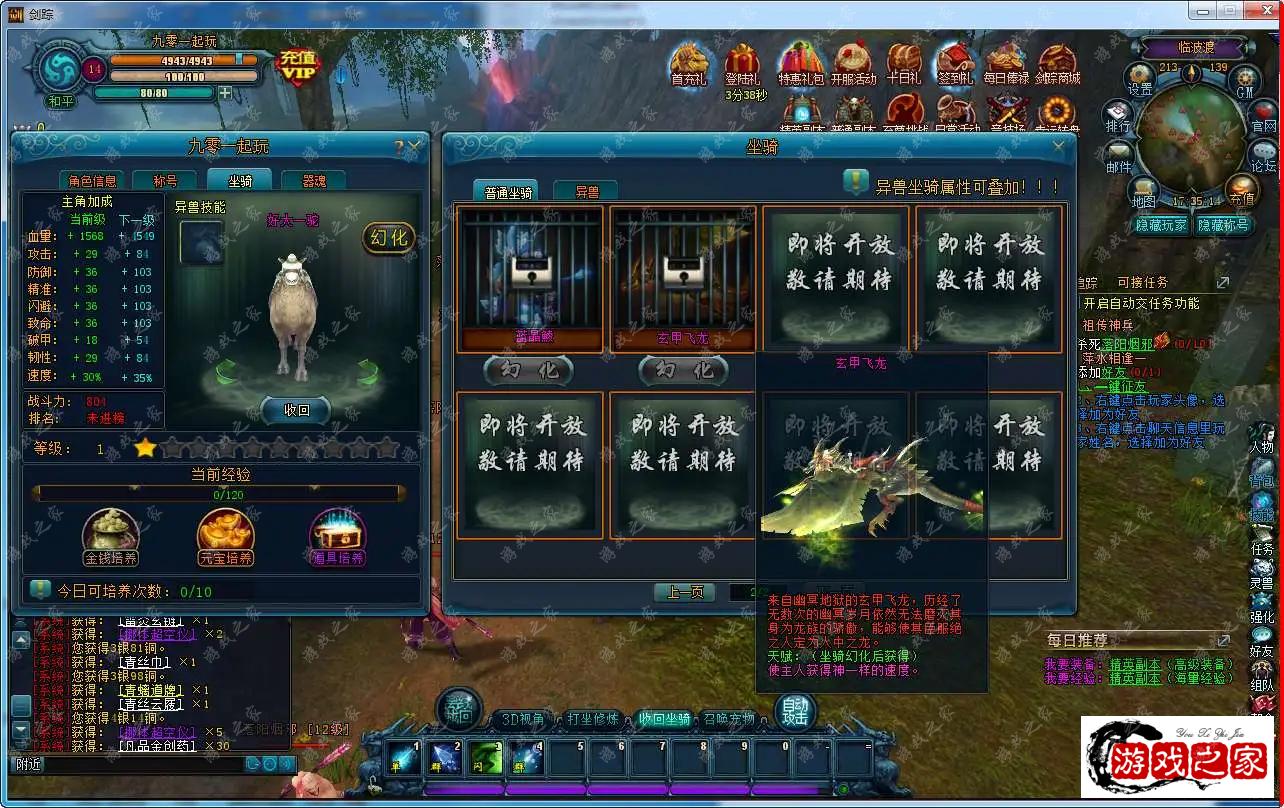
Task: Close the 坐骑 mount window
Action: pos(1059,146)
